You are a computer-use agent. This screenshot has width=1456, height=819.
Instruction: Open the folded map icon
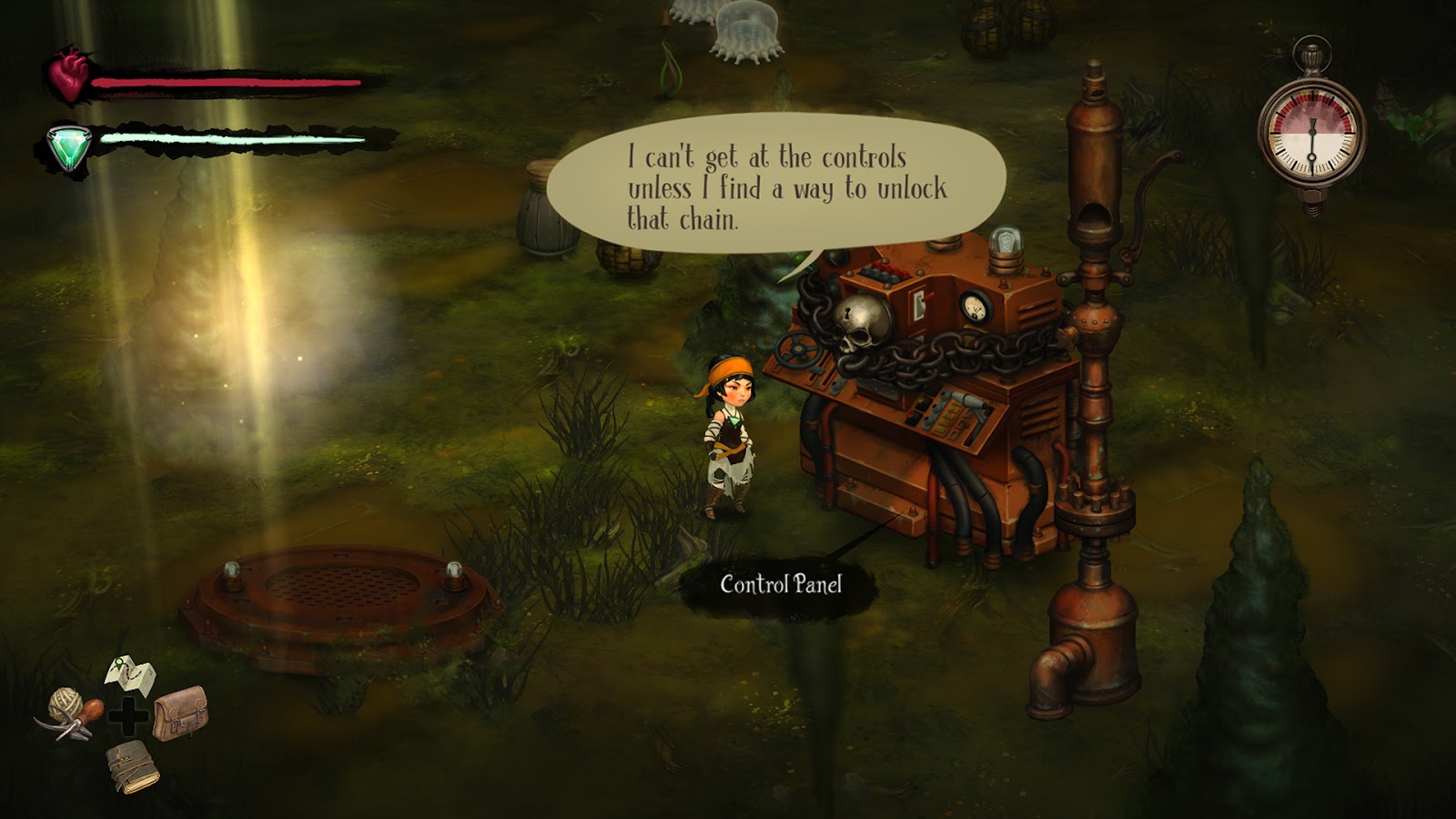[x=131, y=674]
